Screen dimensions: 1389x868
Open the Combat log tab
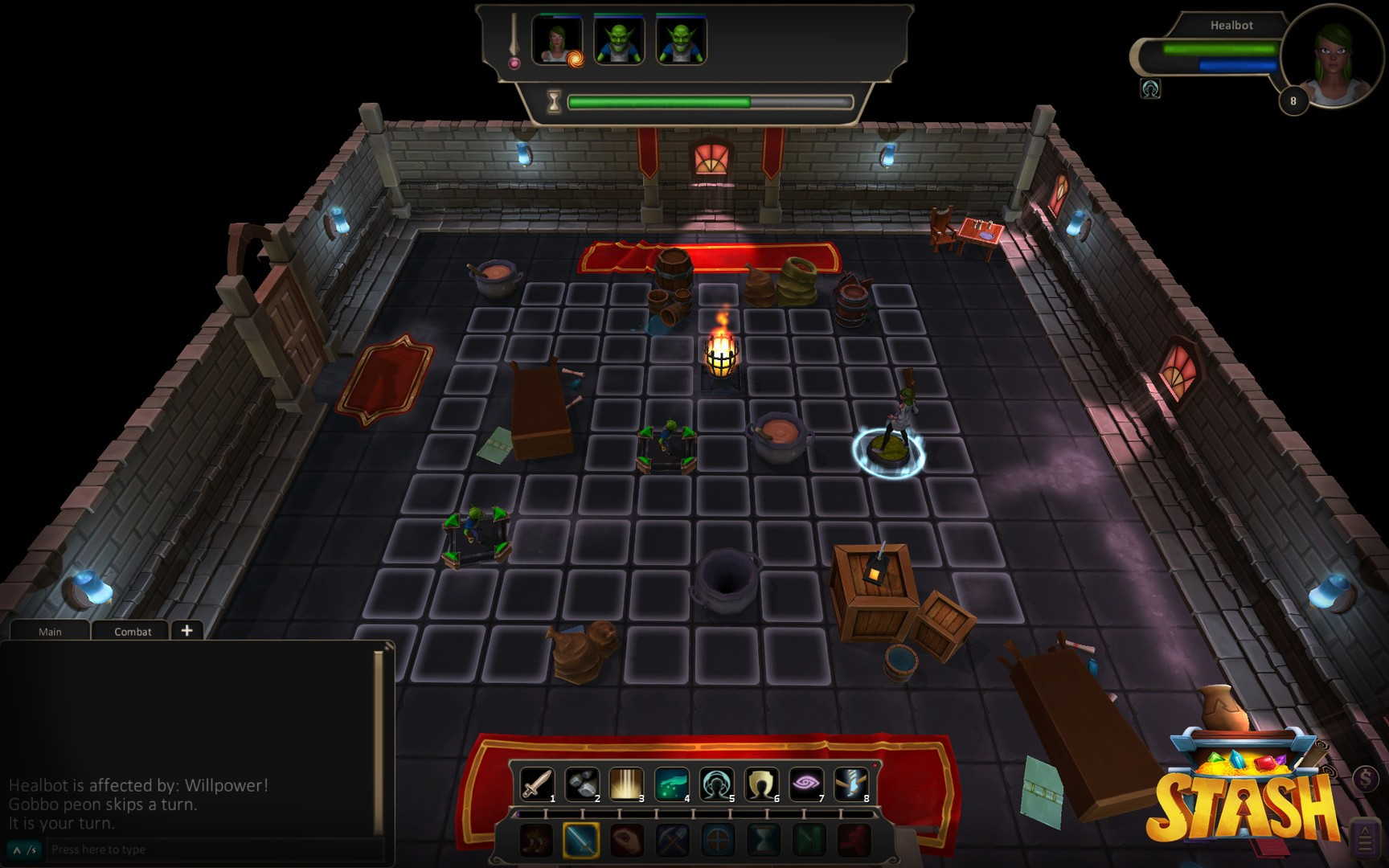click(x=133, y=632)
